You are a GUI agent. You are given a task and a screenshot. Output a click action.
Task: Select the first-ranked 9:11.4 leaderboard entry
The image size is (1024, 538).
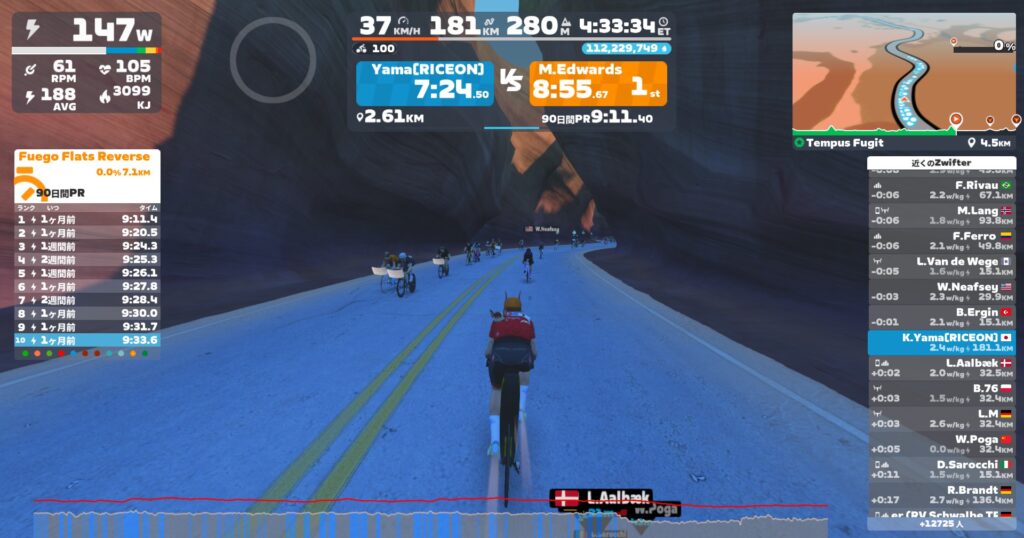tap(86, 219)
